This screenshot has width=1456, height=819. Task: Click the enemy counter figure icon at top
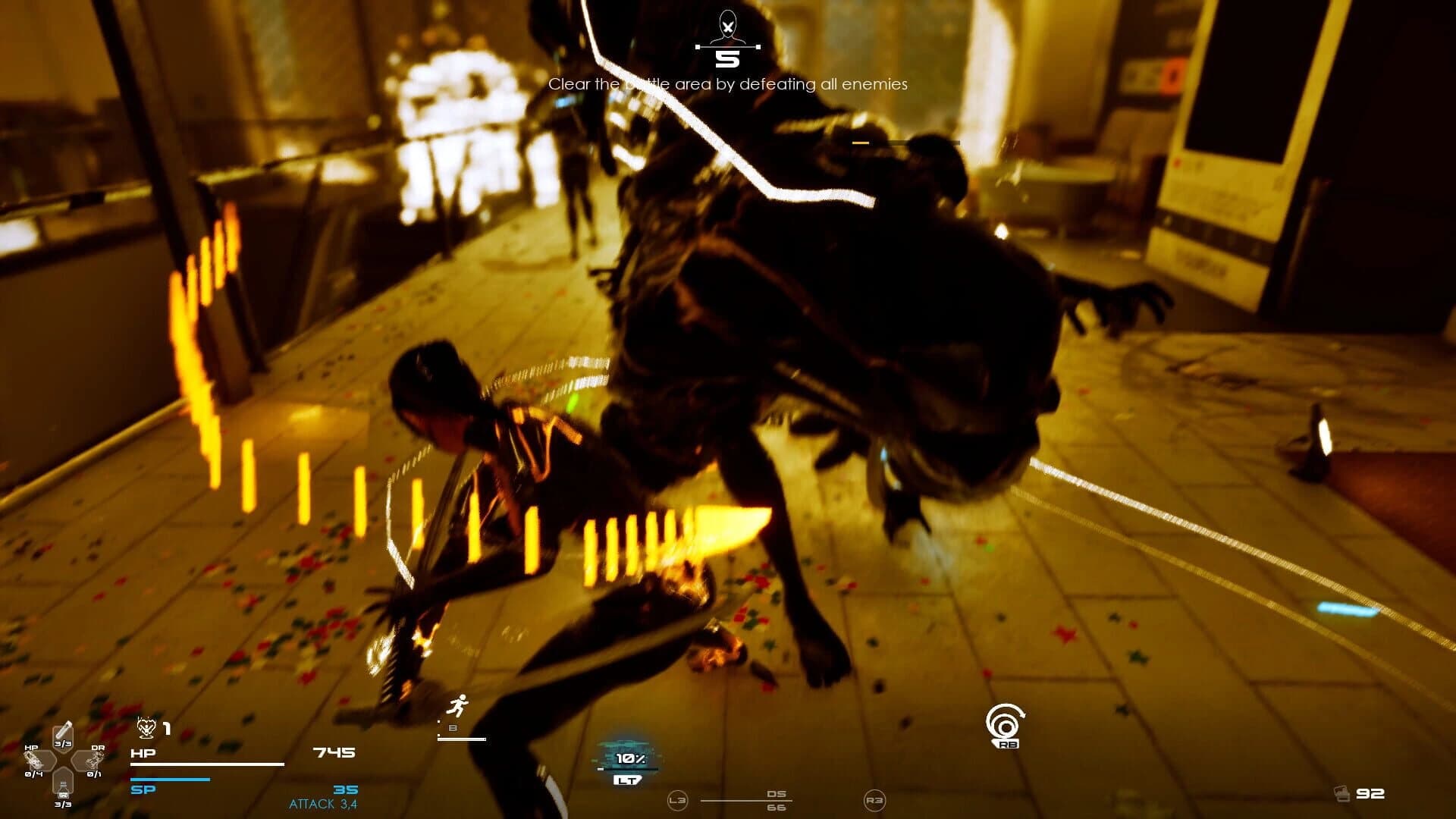(x=728, y=25)
